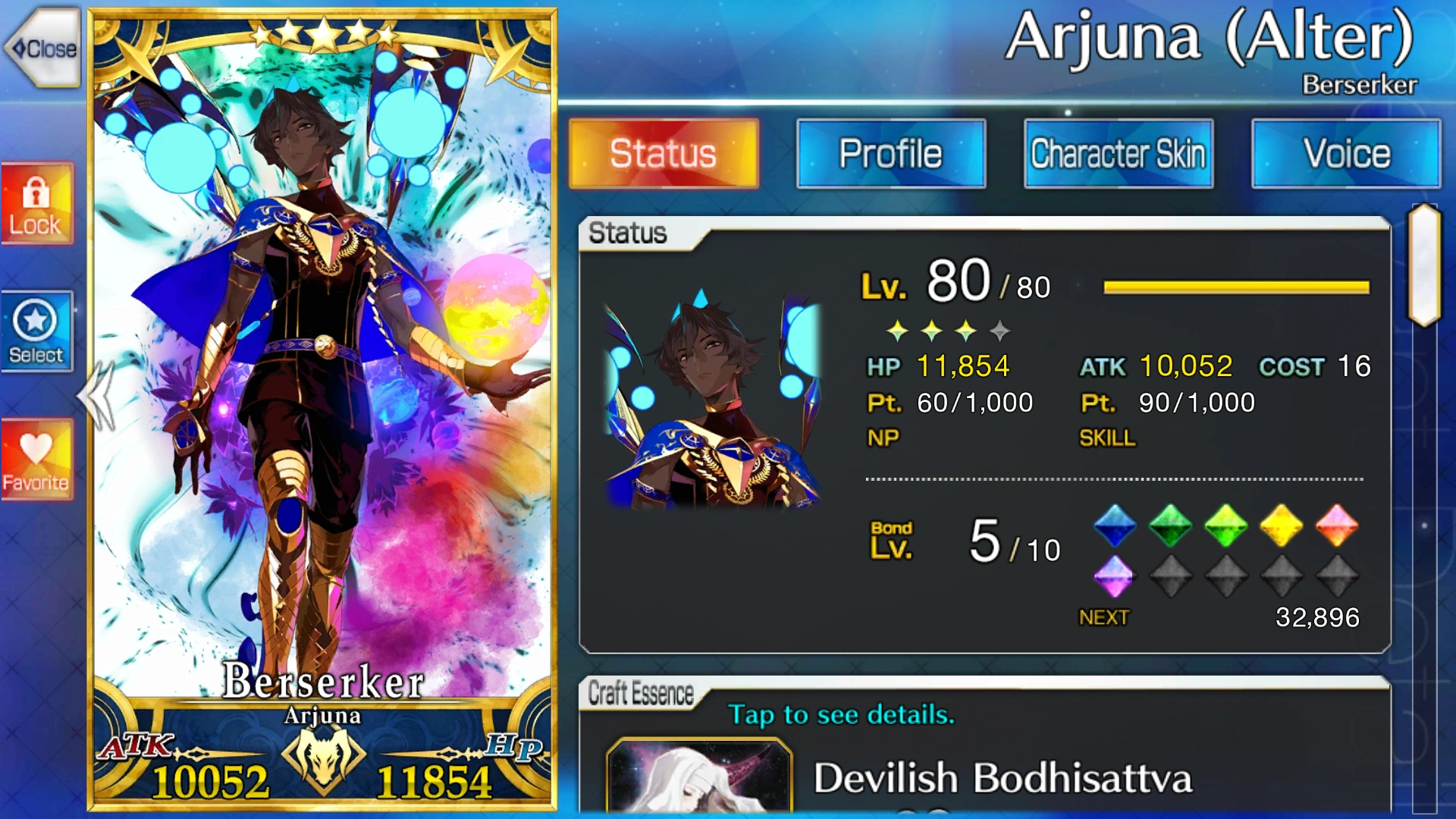Expand the SKILL details section
Viewport: 1456px width, 819px height.
[x=1107, y=438]
